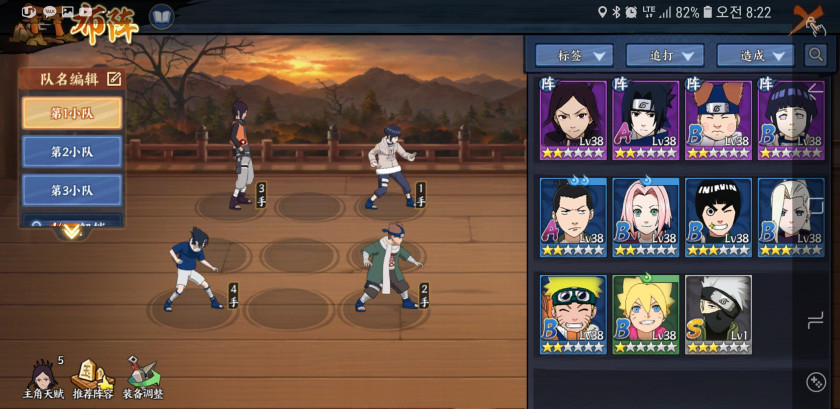
Task: Choose the S-rank Kakashi card
Action: click(x=718, y=314)
